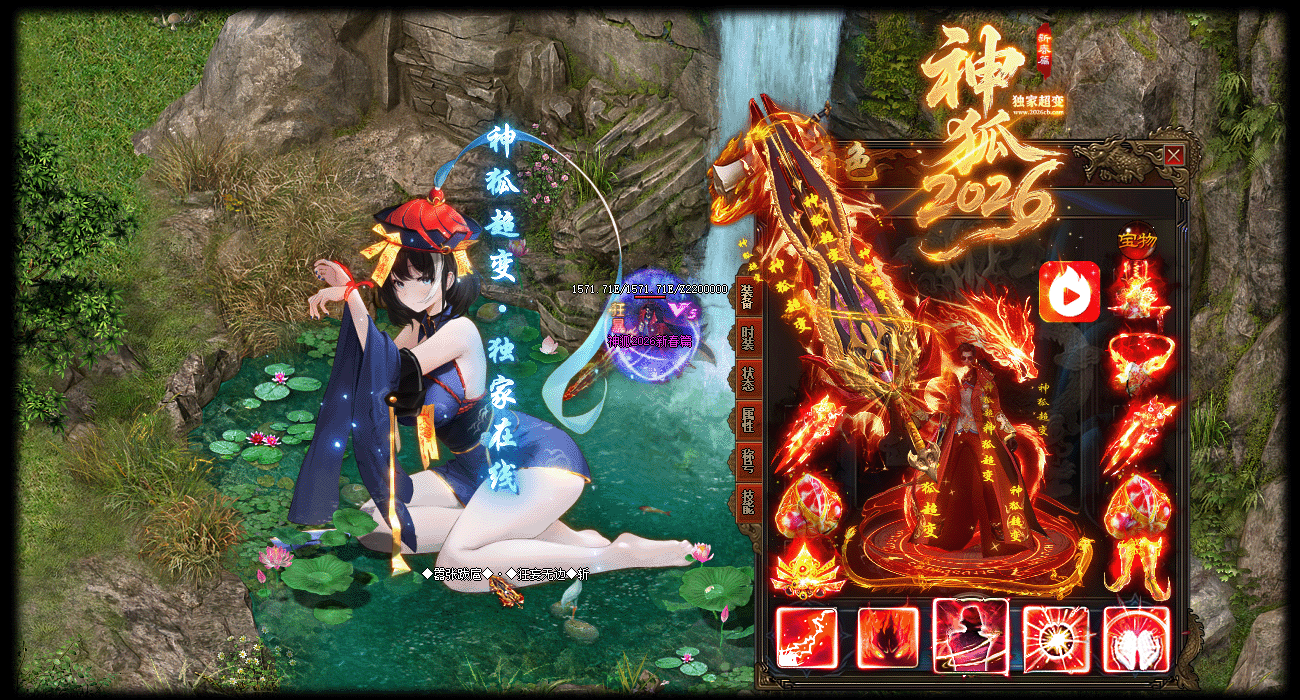Open the 宝物 treasure button
The image size is (1300, 700).
click(x=1135, y=241)
